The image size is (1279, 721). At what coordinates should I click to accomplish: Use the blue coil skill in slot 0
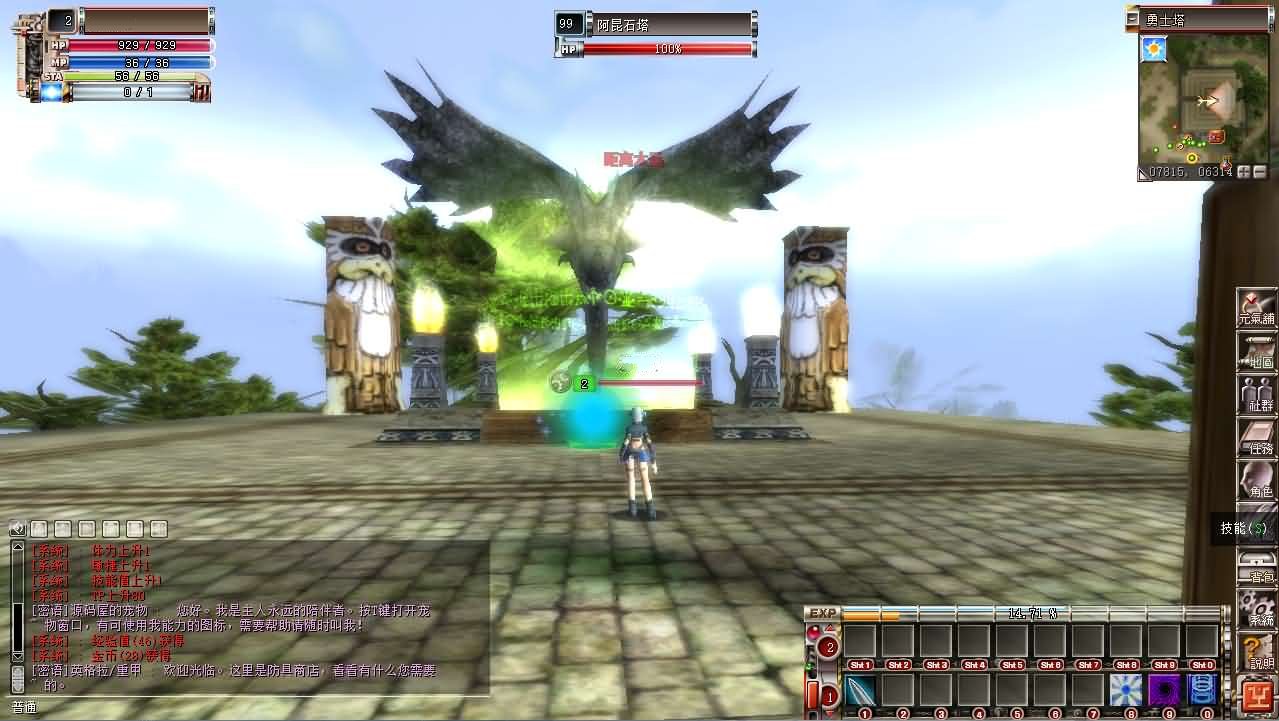click(1201, 691)
